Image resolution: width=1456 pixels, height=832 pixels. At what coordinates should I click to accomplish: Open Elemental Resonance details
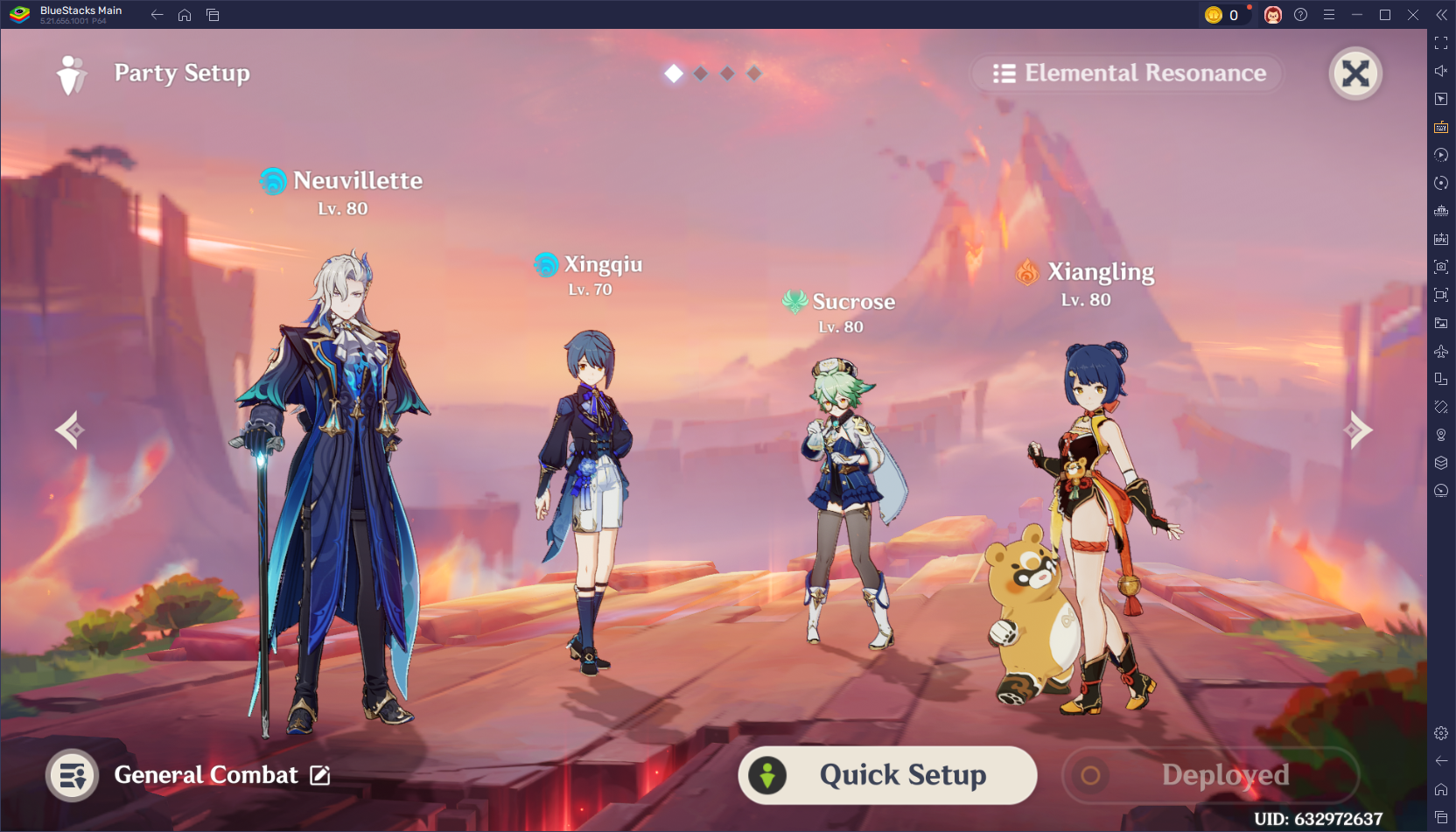(x=1127, y=73)
